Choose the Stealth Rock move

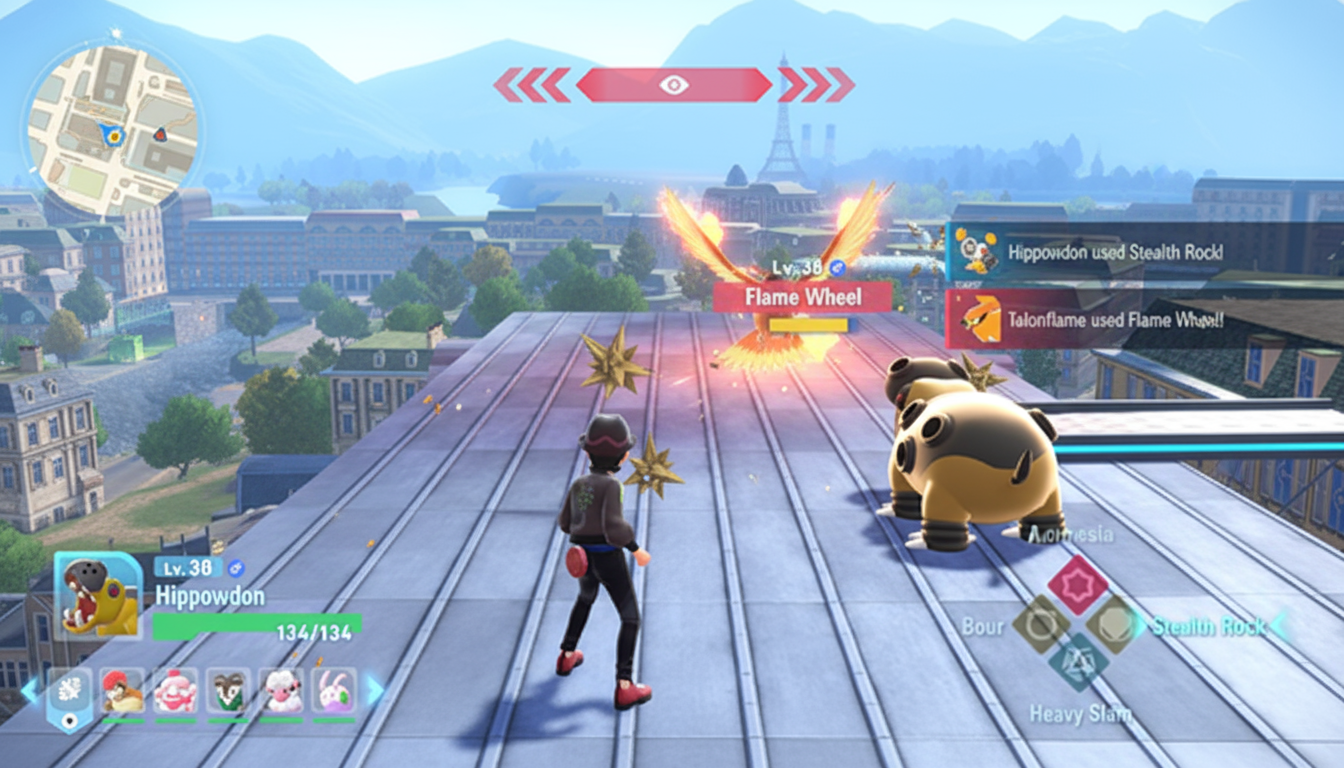point(1113,625)
